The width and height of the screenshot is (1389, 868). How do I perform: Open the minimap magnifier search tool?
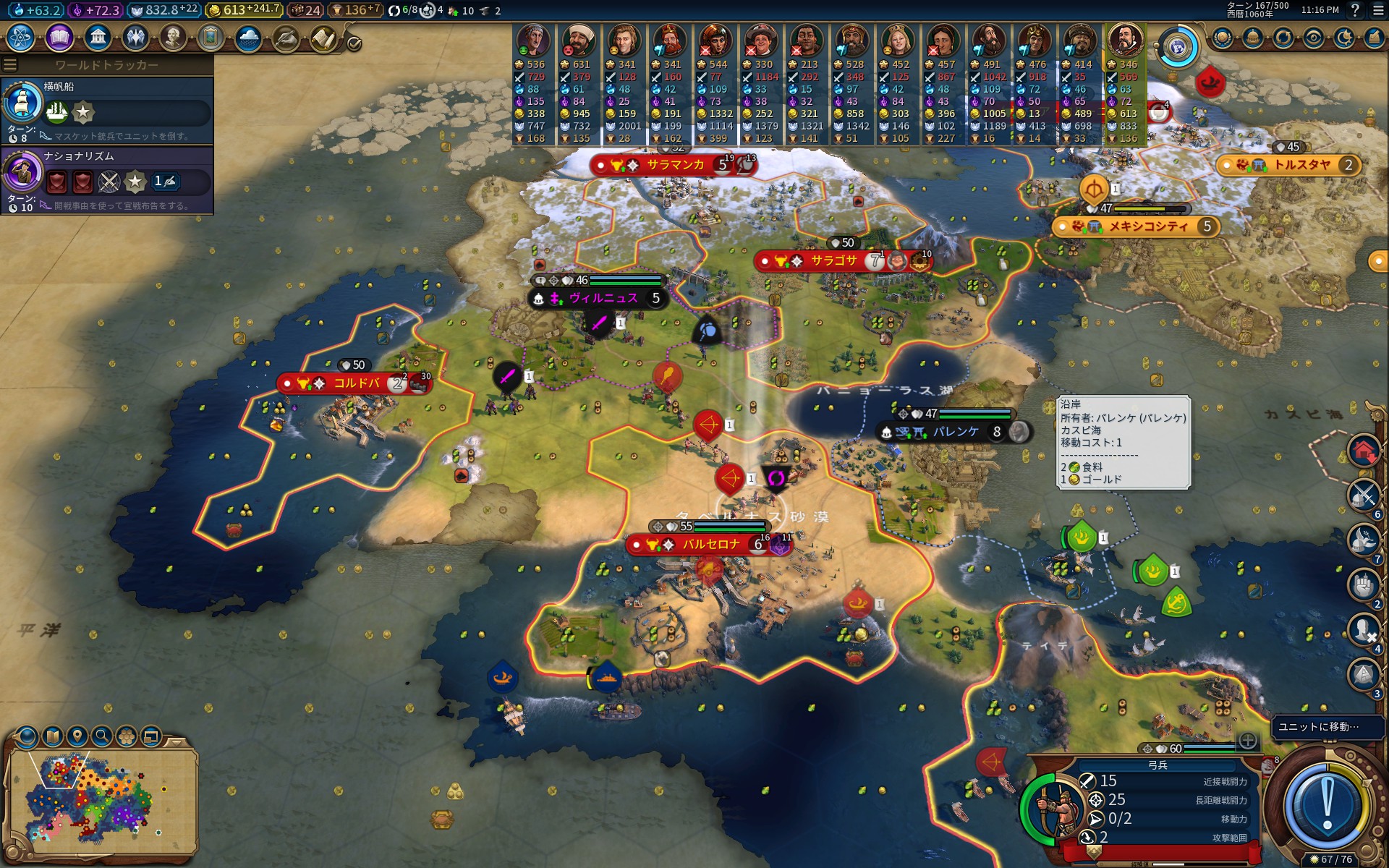pos(102,736)
